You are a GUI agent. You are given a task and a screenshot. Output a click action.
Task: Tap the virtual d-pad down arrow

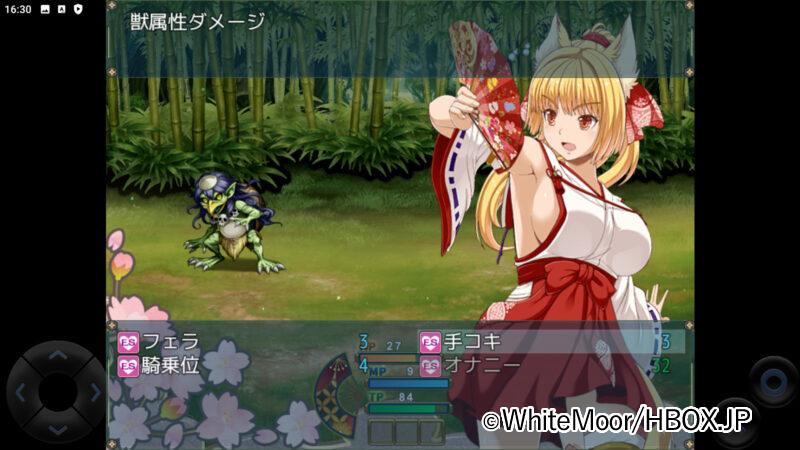[57, 429]
